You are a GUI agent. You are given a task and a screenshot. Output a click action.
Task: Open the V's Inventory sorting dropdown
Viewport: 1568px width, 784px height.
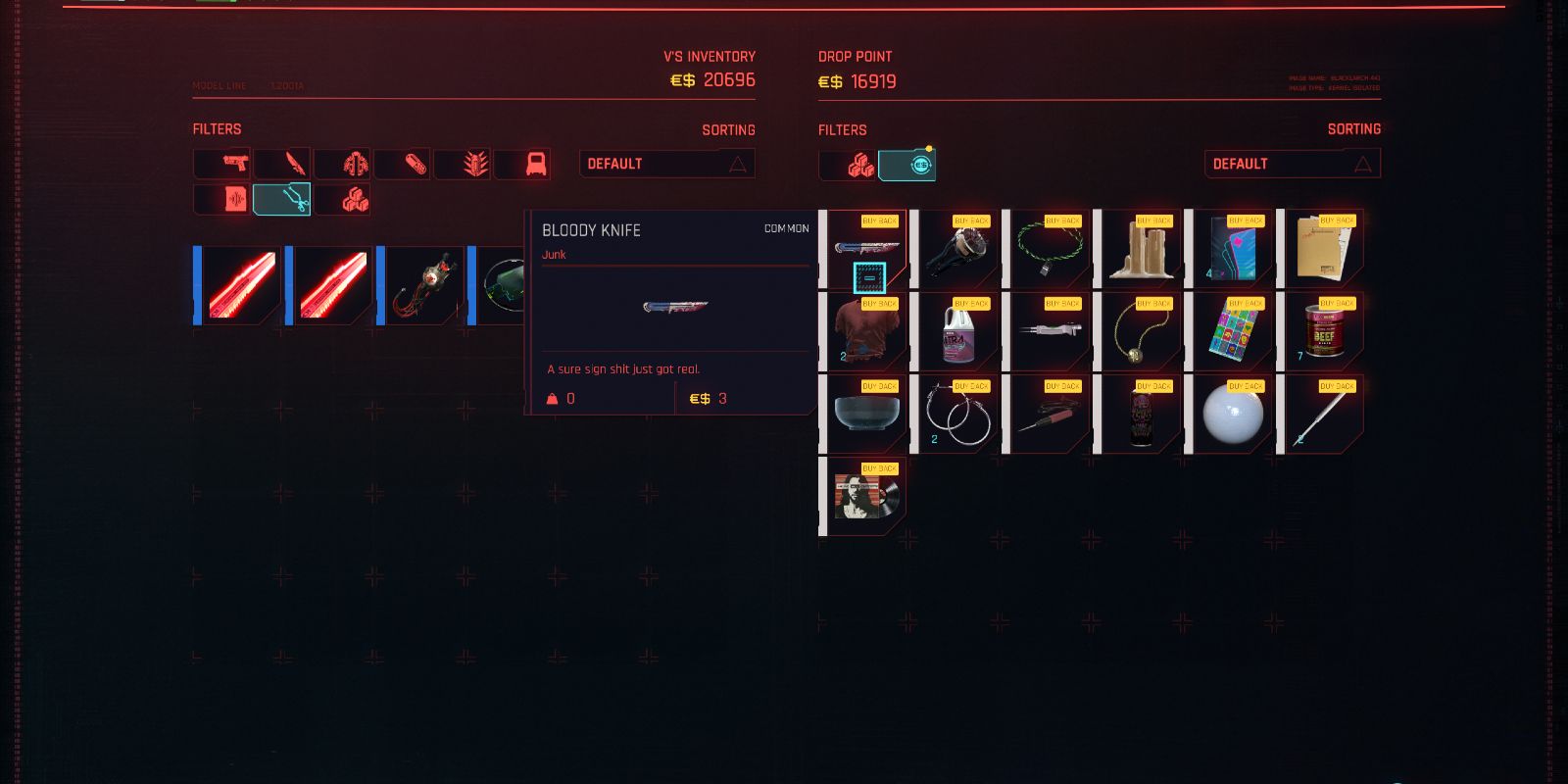pyautogui.click(x=666, y=163)
